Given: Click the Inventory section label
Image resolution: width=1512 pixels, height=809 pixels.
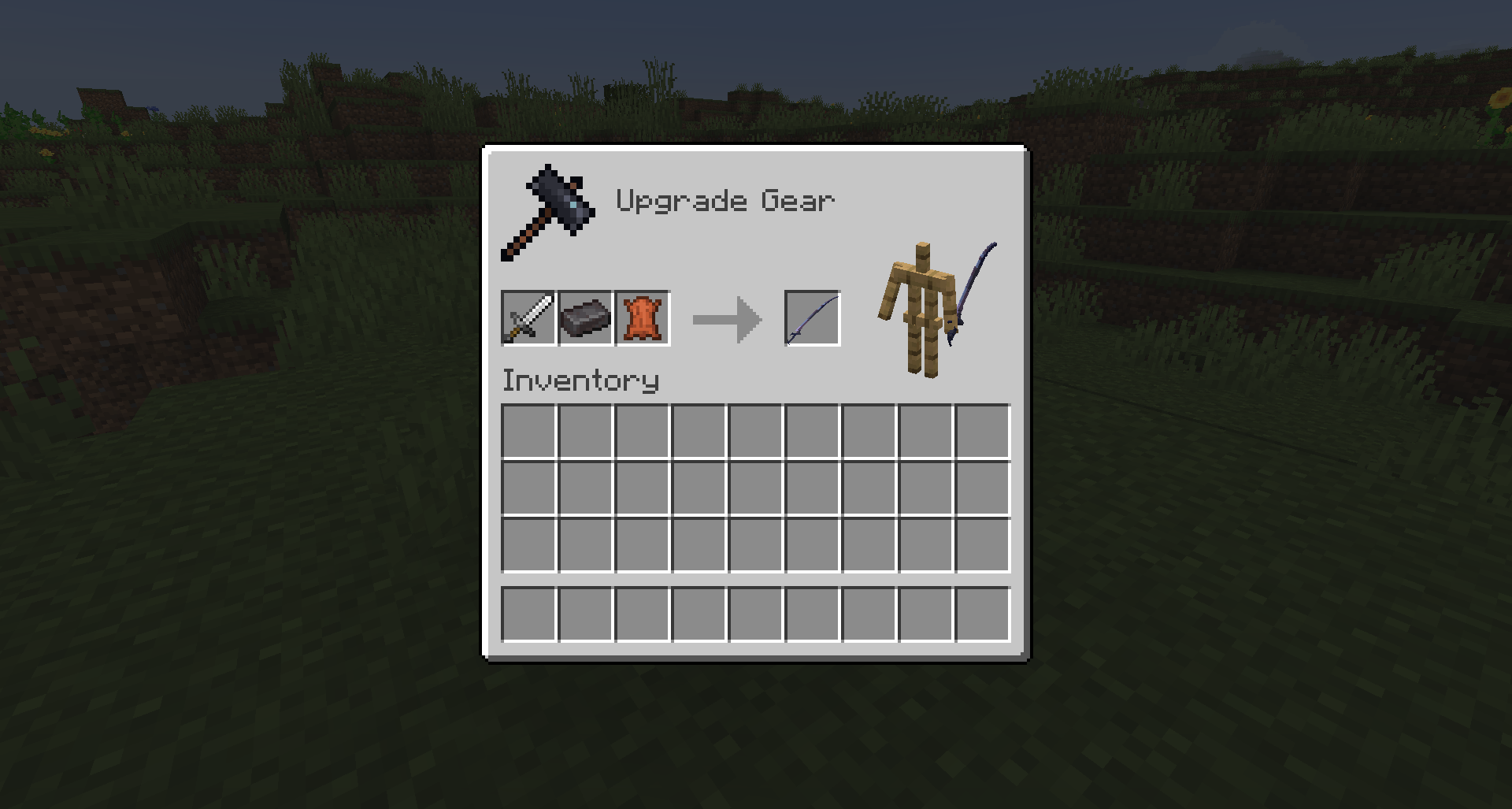Looking at the screenshot, I should (x=579, y=380).
